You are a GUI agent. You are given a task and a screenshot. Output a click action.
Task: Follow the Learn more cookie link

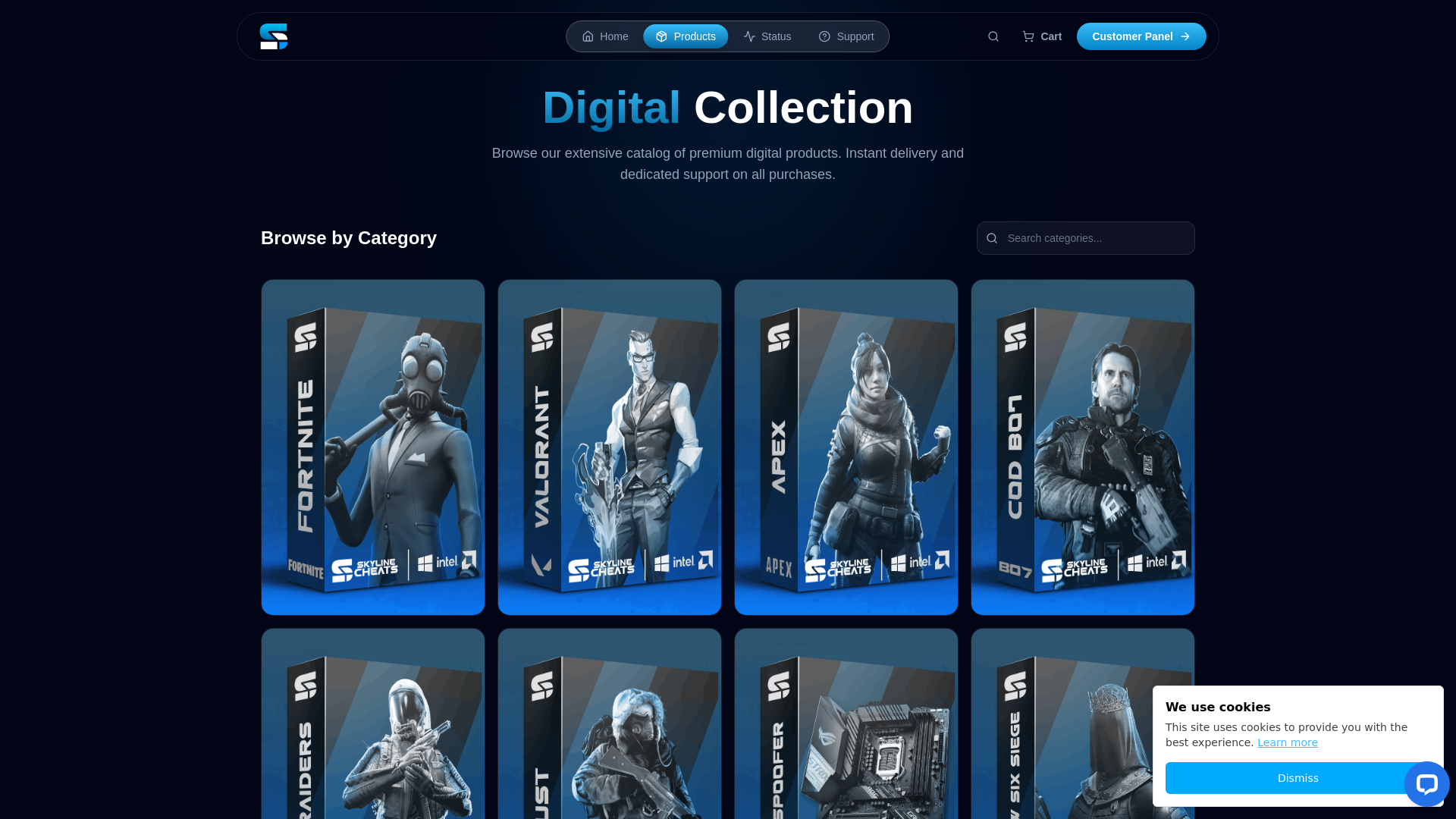tap(1288, 742)
